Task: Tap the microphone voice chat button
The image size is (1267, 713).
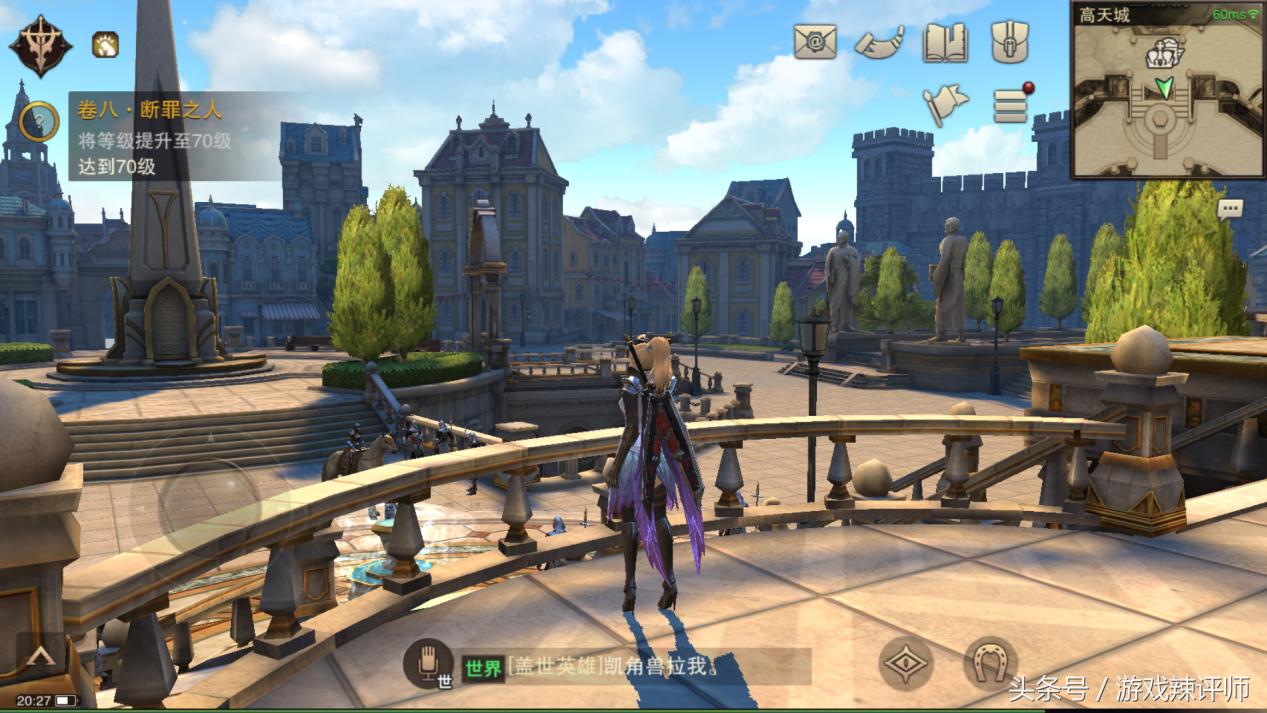Action: [x=428, y=661]
